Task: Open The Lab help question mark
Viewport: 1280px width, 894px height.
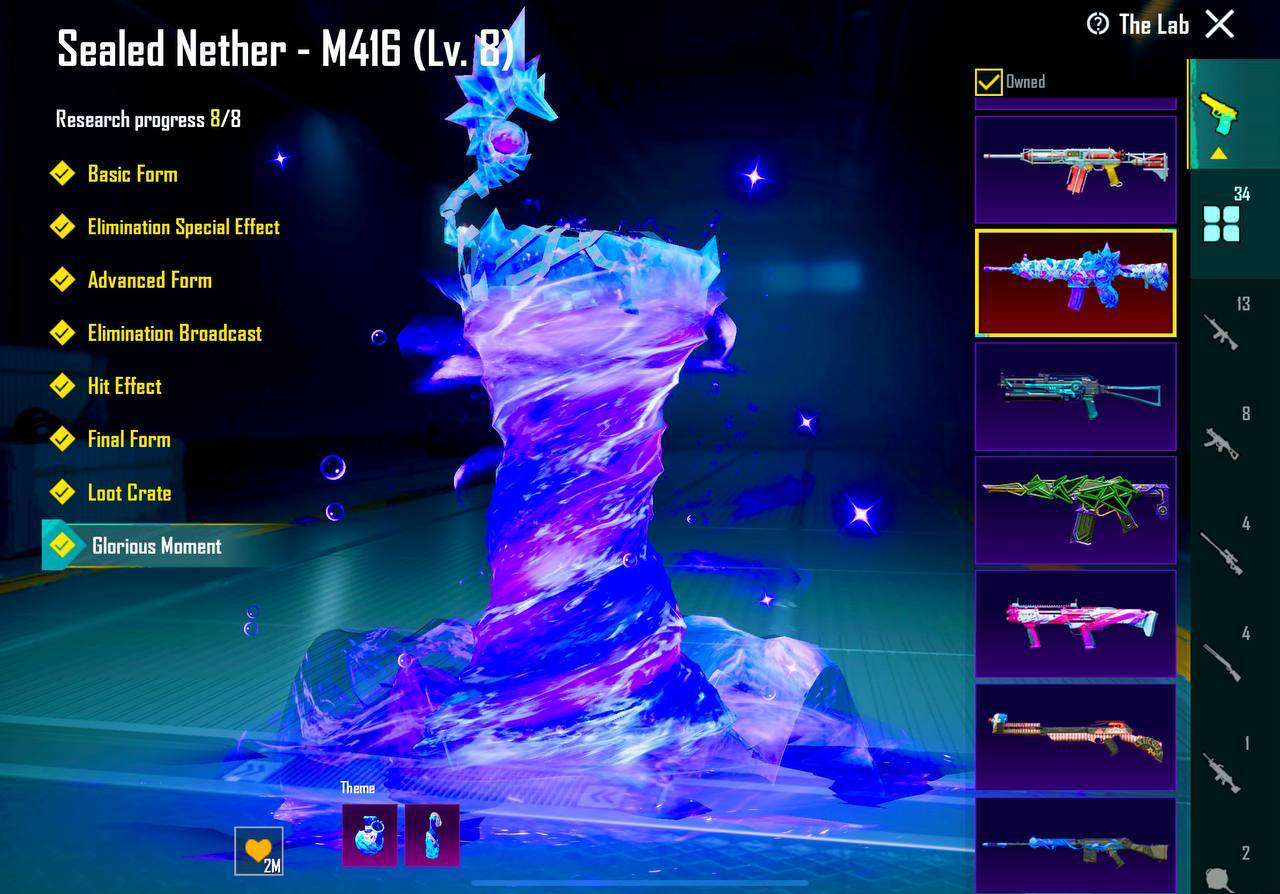Action: [1098, 24]
